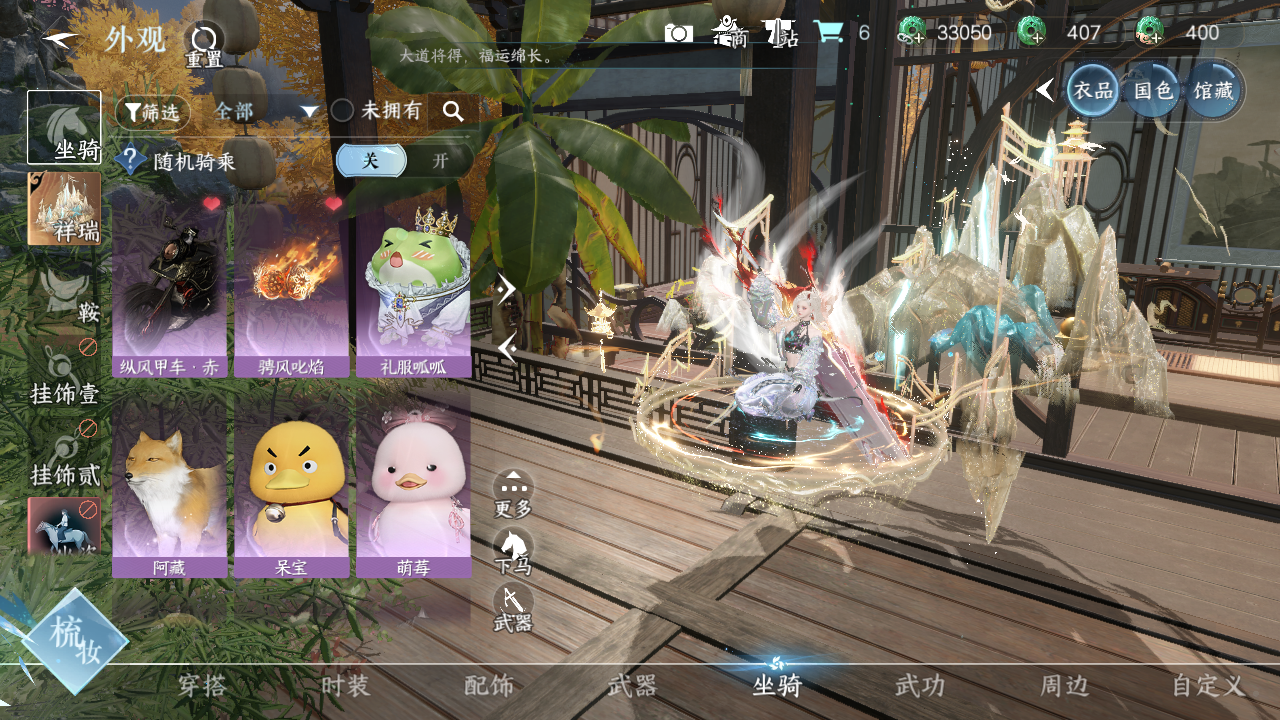Open the magnifier search button

[453, 111]
